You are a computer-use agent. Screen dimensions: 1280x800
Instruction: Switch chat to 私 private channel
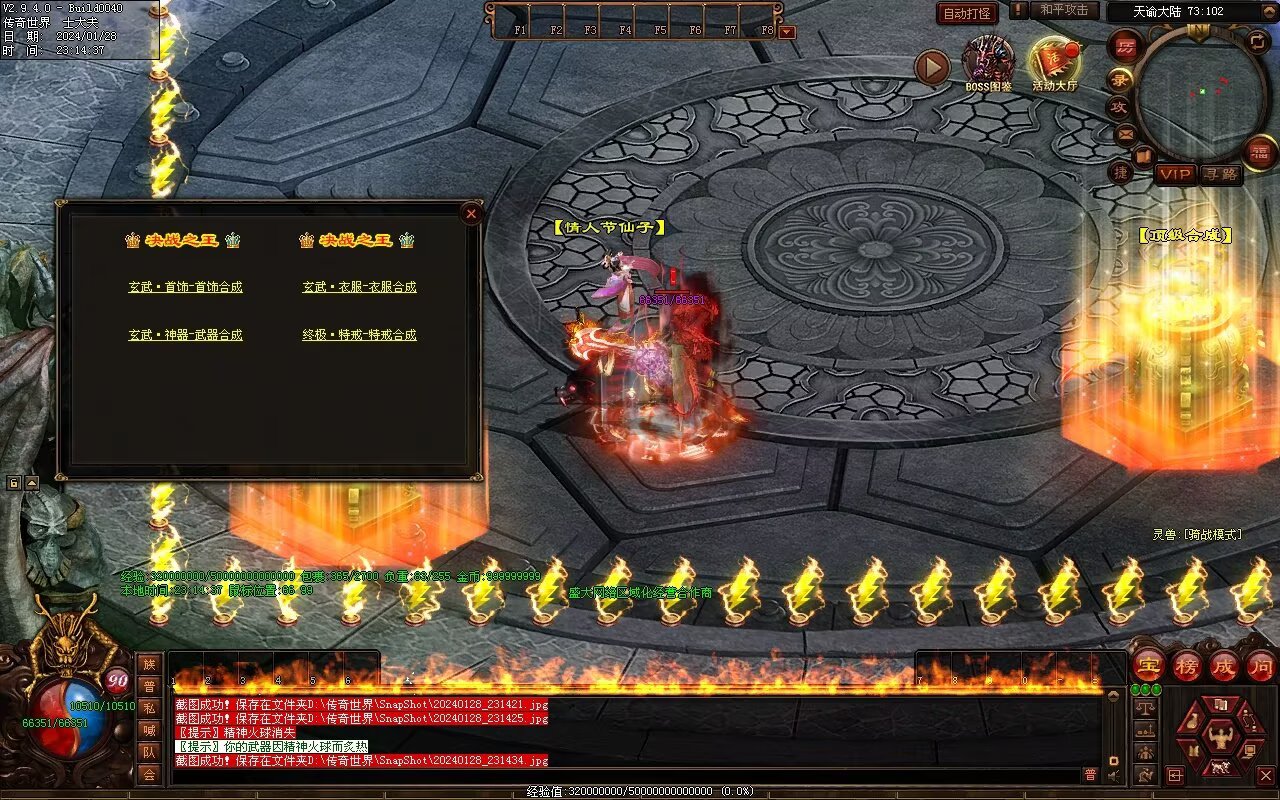tap(149, 708)
